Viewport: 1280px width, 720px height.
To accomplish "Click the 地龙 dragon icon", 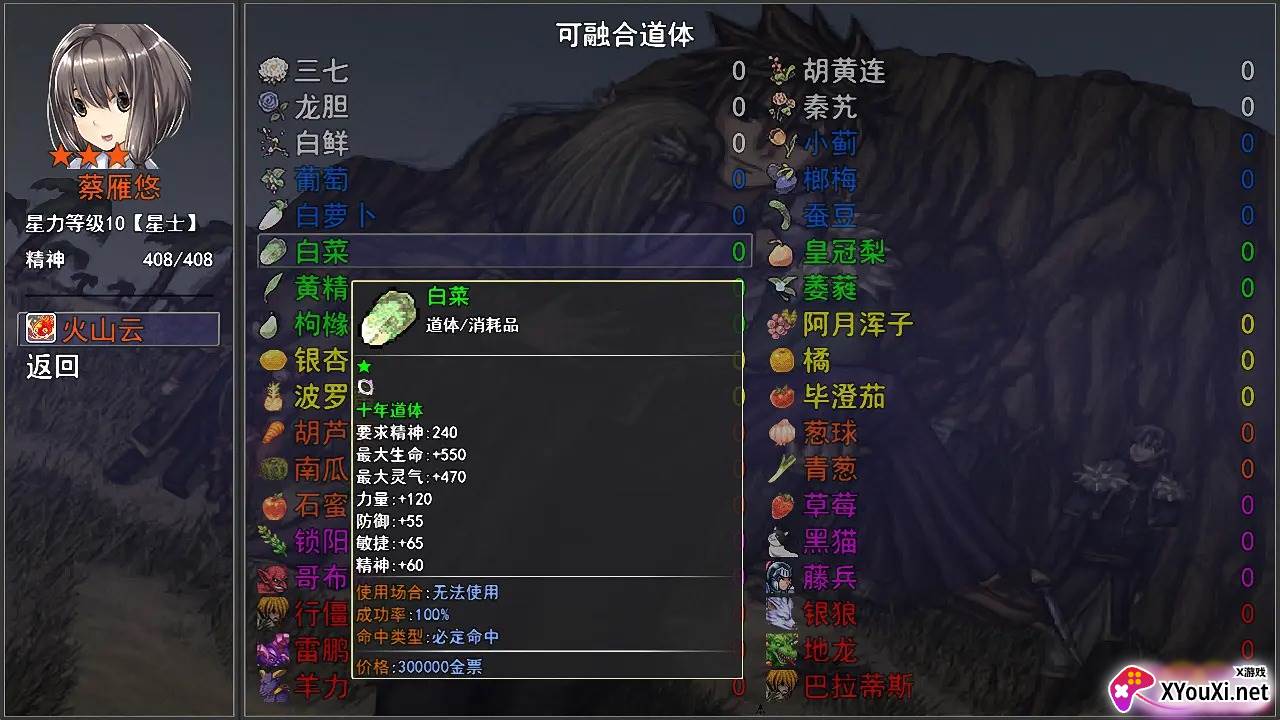I will coord(780,649).
